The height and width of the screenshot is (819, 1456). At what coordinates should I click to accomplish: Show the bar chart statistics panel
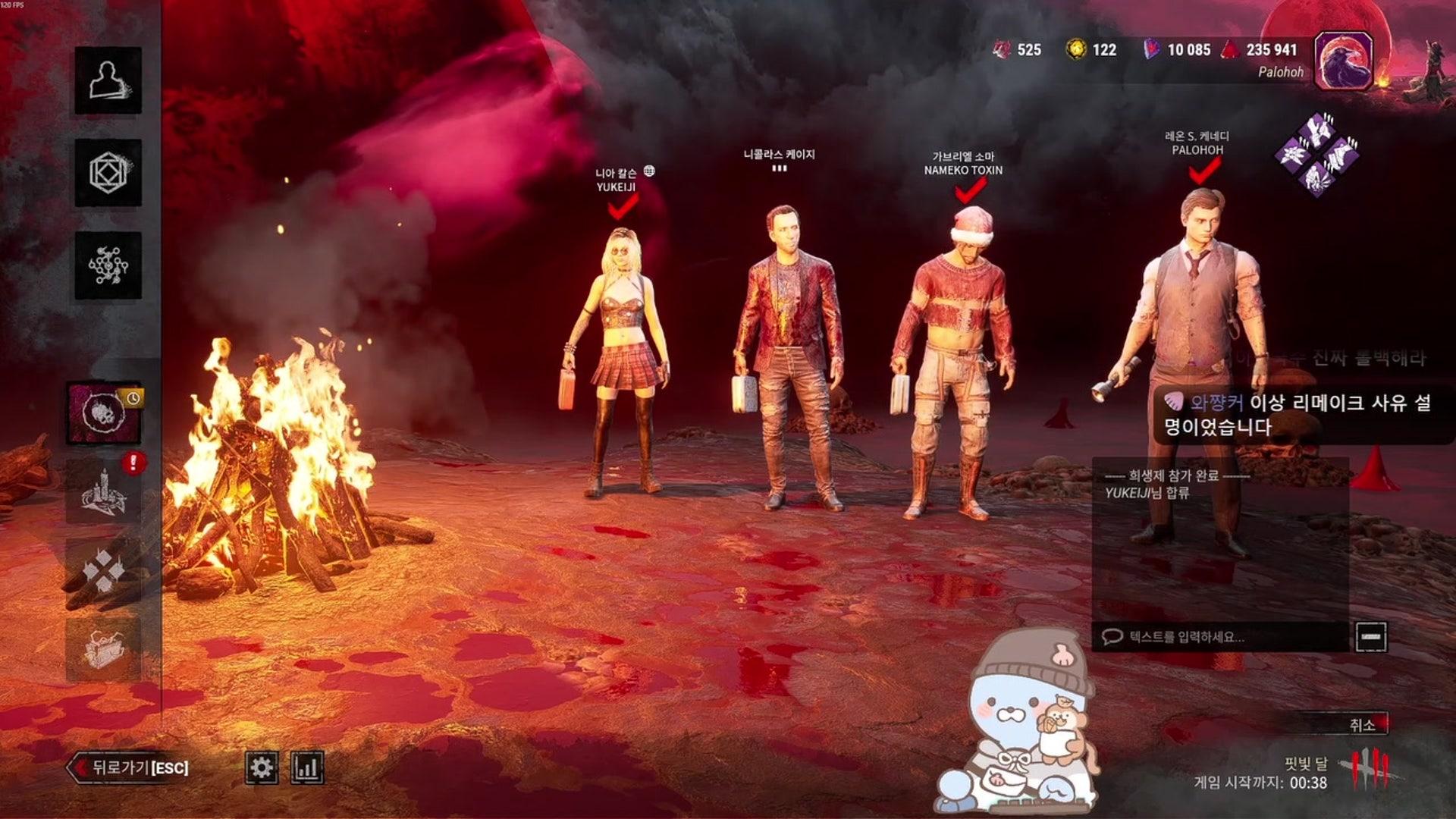(307, 767)
